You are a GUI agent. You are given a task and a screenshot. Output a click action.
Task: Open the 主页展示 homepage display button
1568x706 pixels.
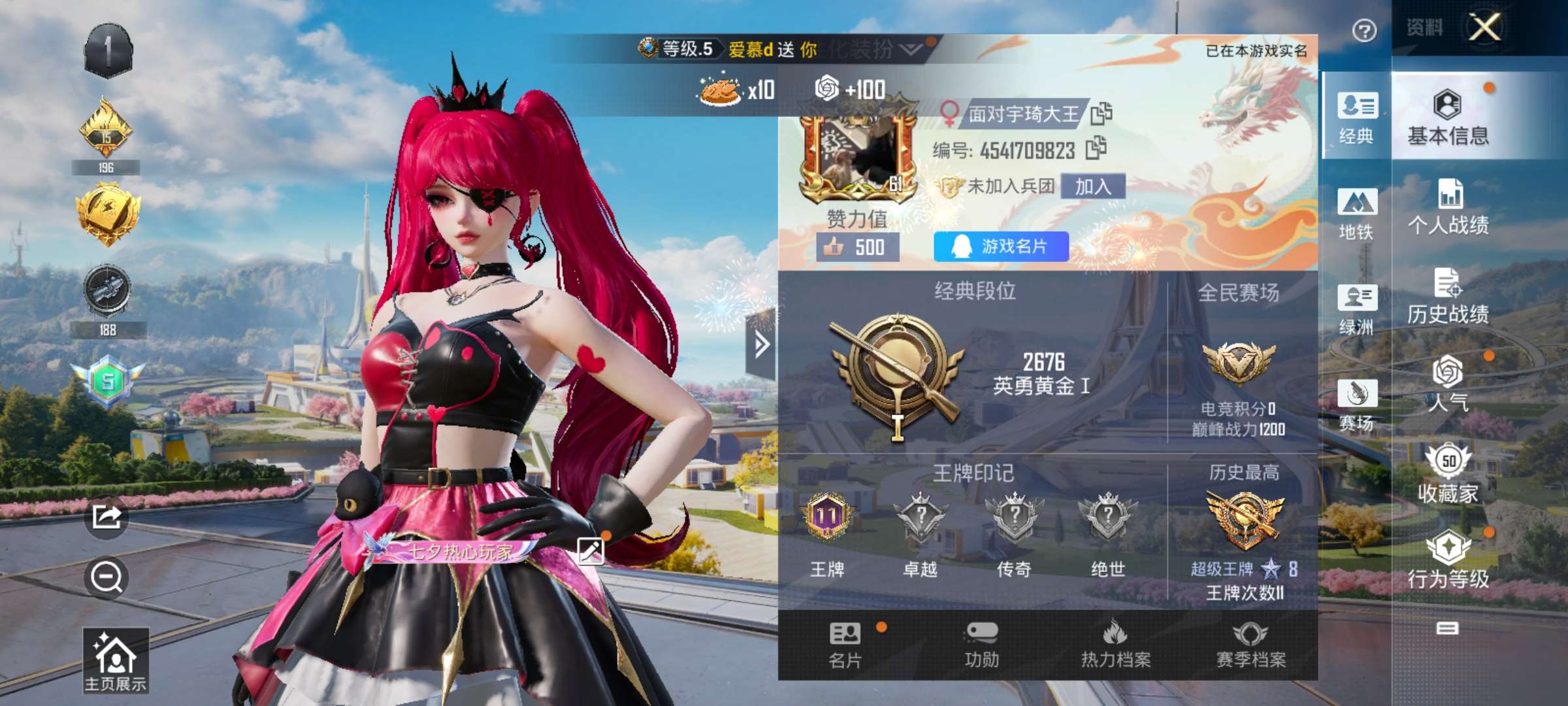tap(115, 660)
